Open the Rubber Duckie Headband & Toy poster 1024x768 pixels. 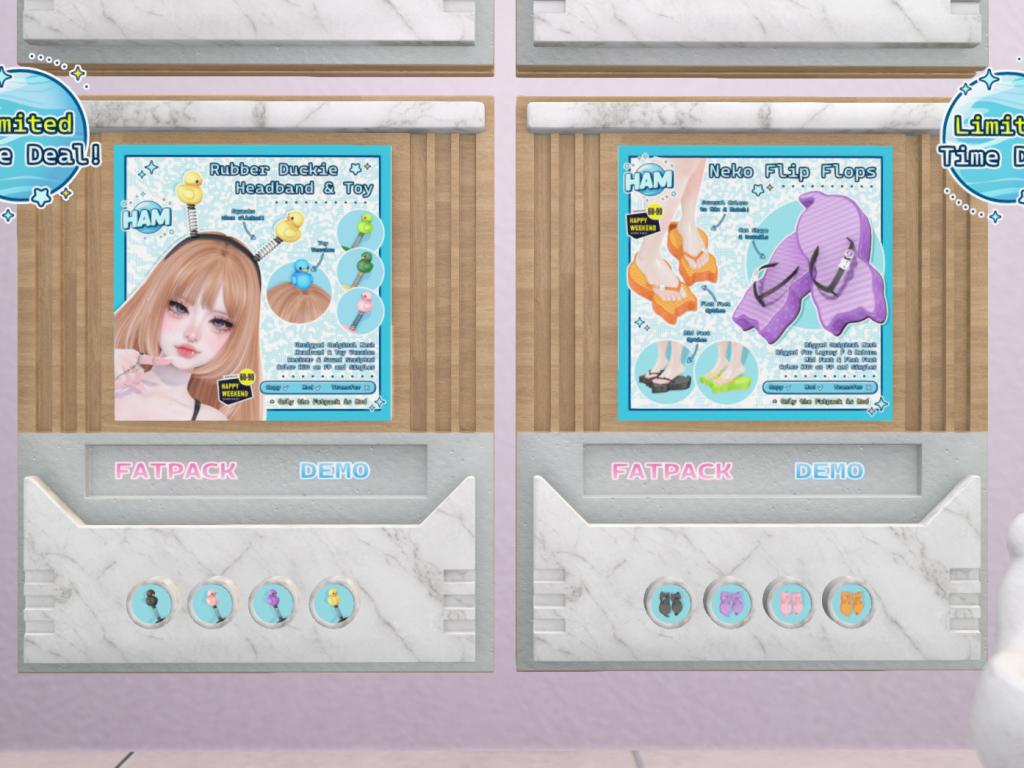pyautogui.click(x=252, y=283)
